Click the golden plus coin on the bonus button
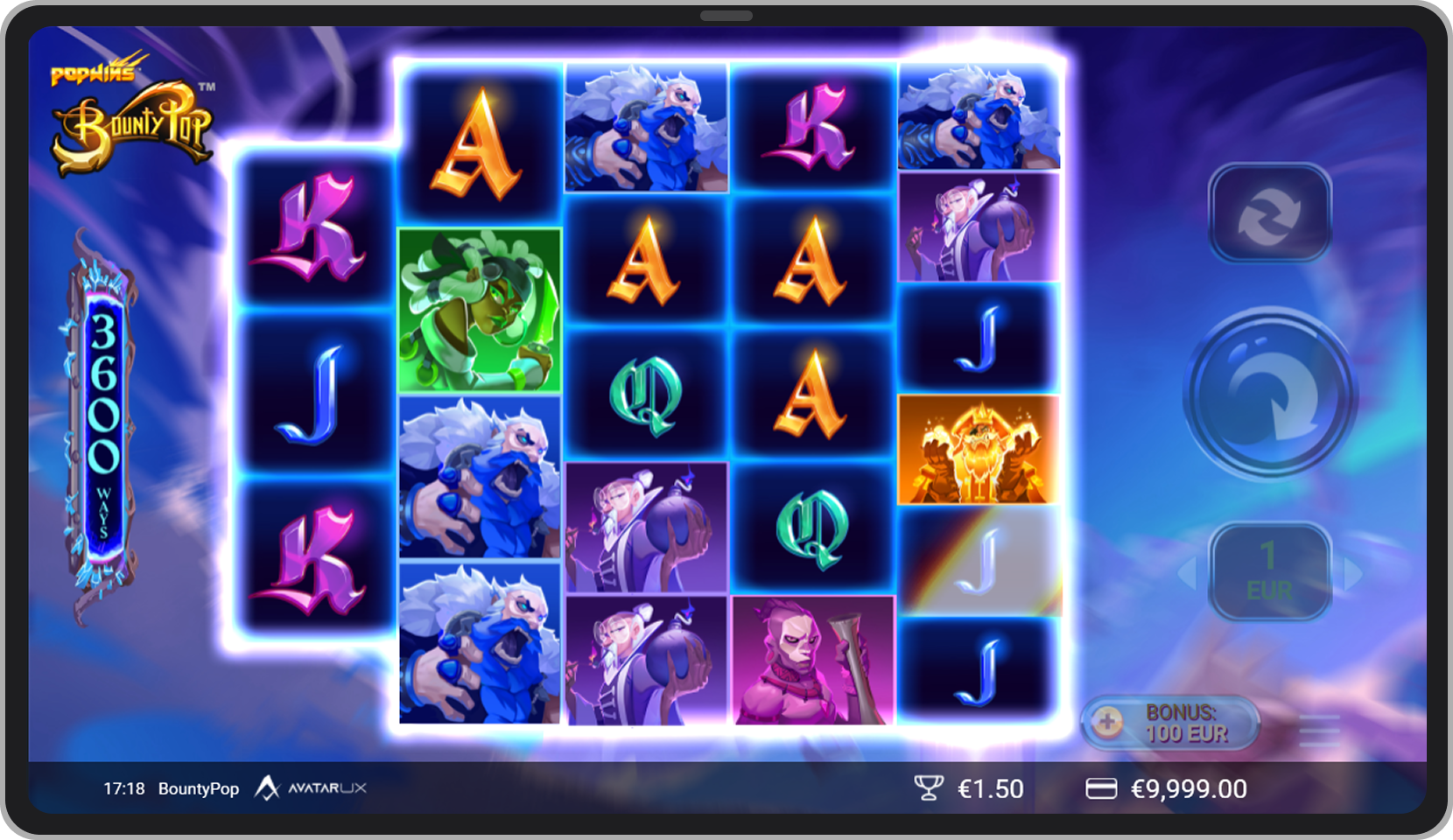1453x840 pixels. point(1109,724)
